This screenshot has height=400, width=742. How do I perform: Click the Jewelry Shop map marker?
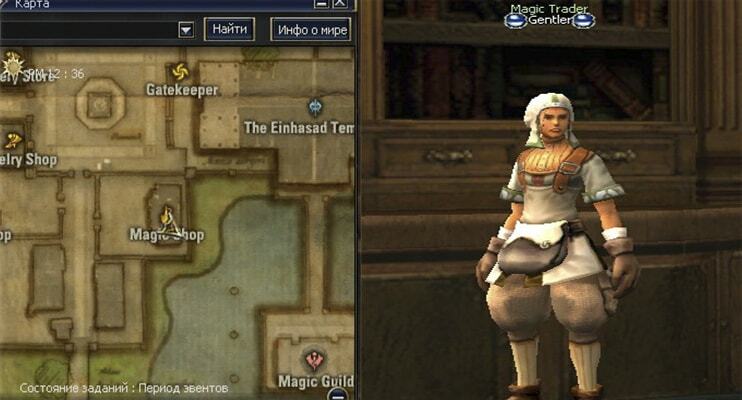[x=12, y=139]
